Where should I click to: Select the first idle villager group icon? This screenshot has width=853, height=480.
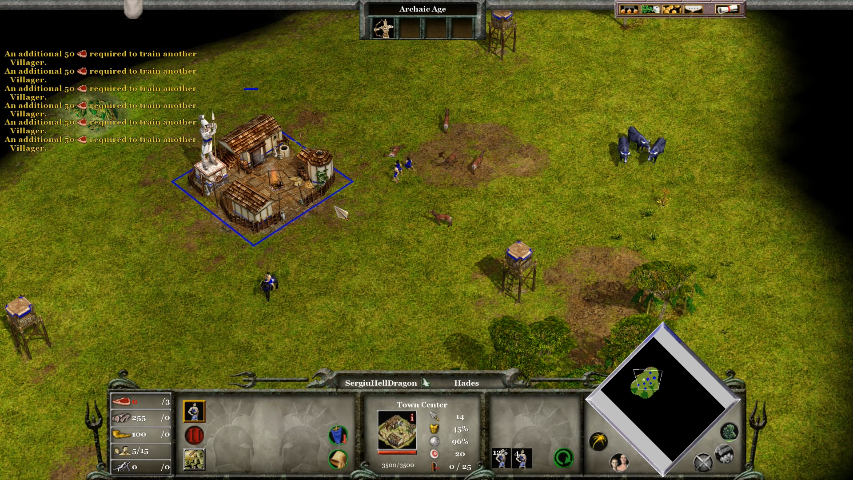point(501,458)
